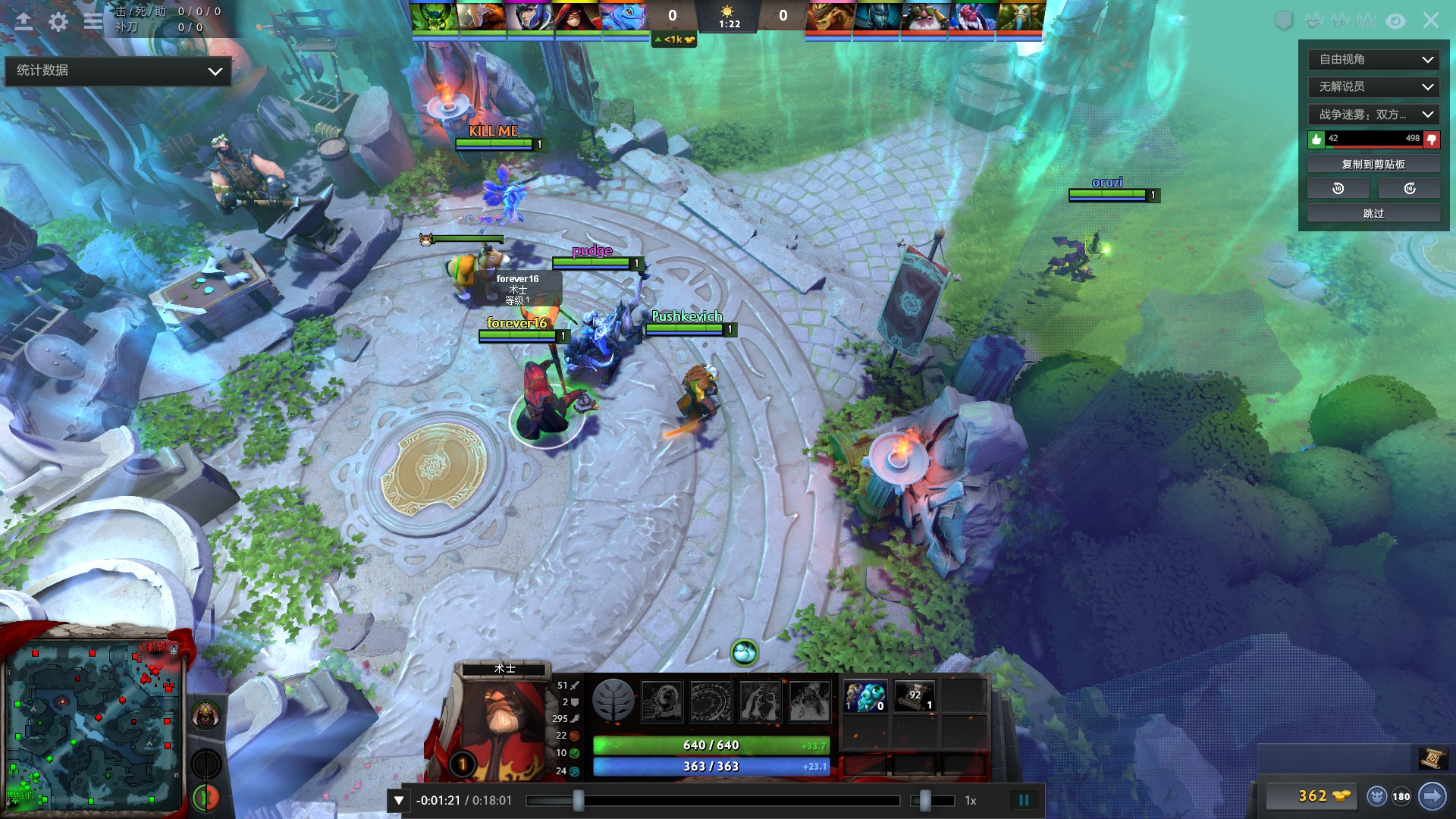Click the WIN probability graph icon
Viewport: 1456px width, 819px height.
click(1366, 20)
